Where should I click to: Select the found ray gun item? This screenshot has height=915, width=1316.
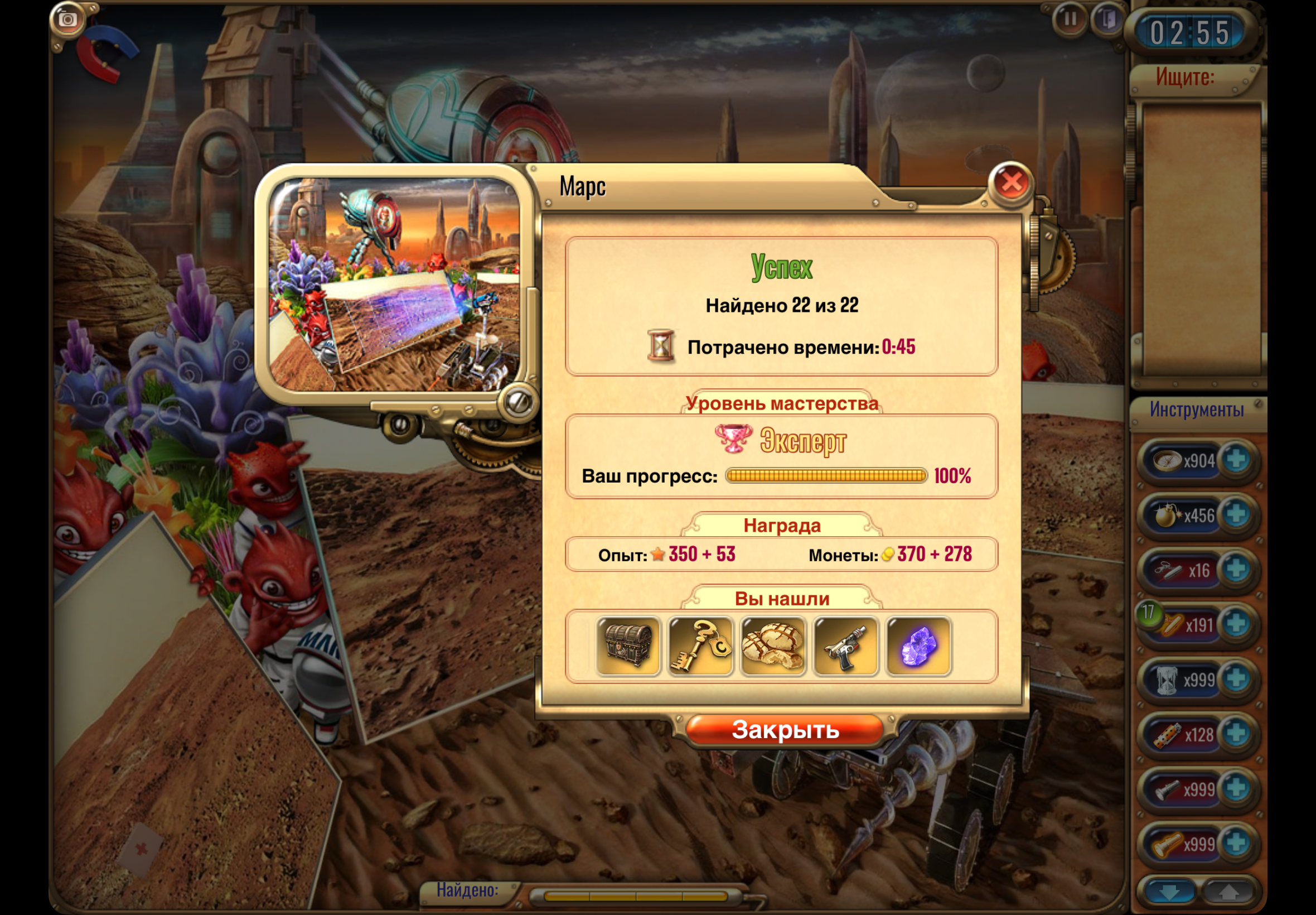(x=845, y=646)
